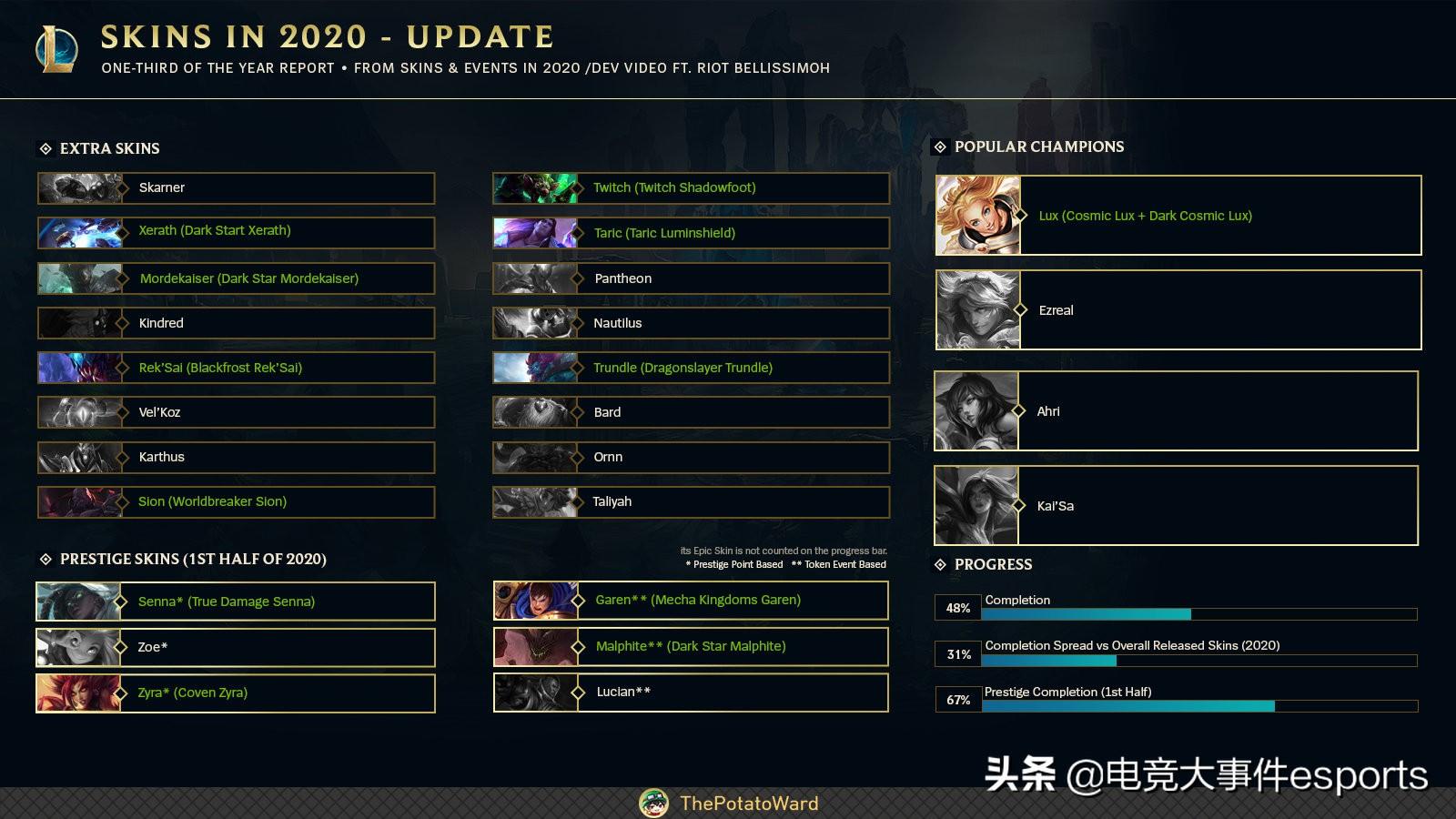This screenshot has height=819, width=1456.
Task: Choose the Xerath (Dark Star Xerath) entry
Action: [x=237, y=232]
